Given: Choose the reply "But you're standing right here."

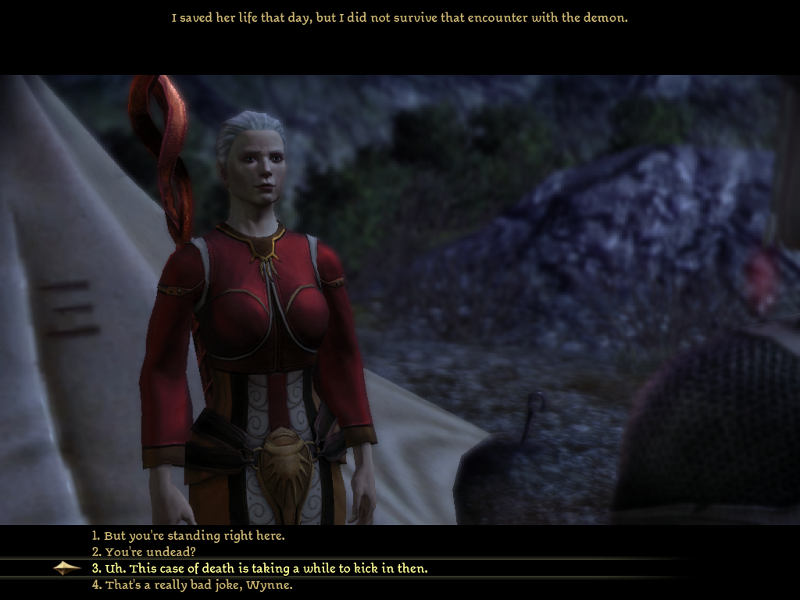Looking at the screenshot, I should tap(188, 536).
